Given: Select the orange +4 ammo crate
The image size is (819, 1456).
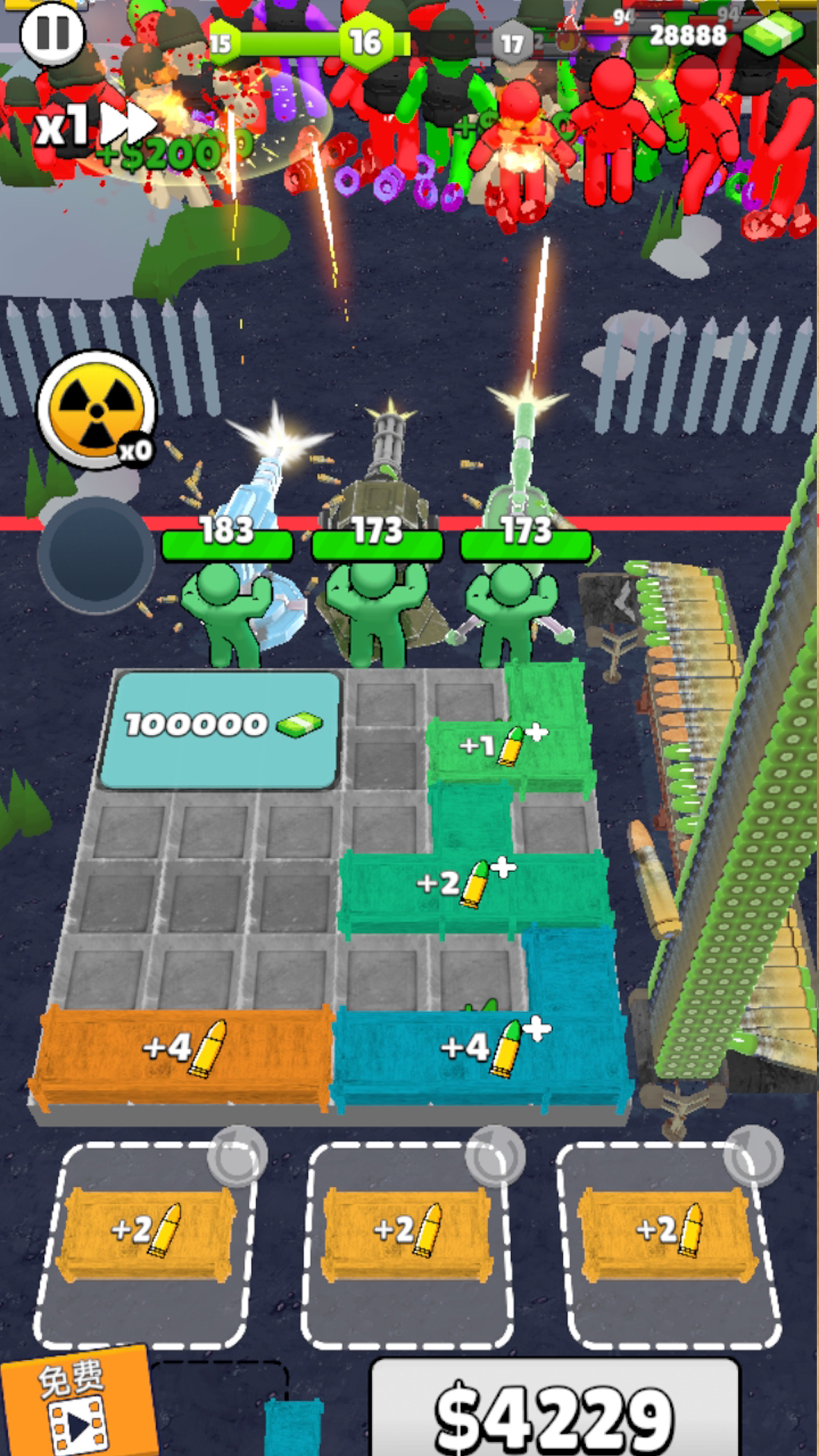Looking at the screenshot, I should point(184,1053).
